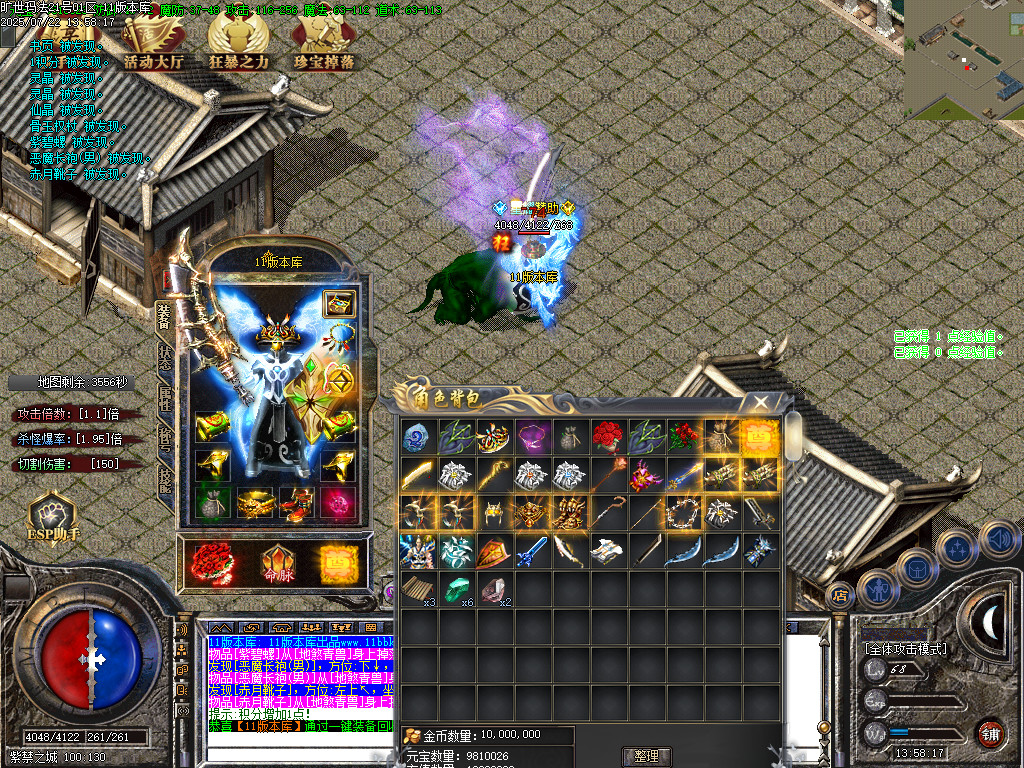The height and width of the screenshot is (768, 1024).
Task: Click the minimap
Action: click(964, 59)
